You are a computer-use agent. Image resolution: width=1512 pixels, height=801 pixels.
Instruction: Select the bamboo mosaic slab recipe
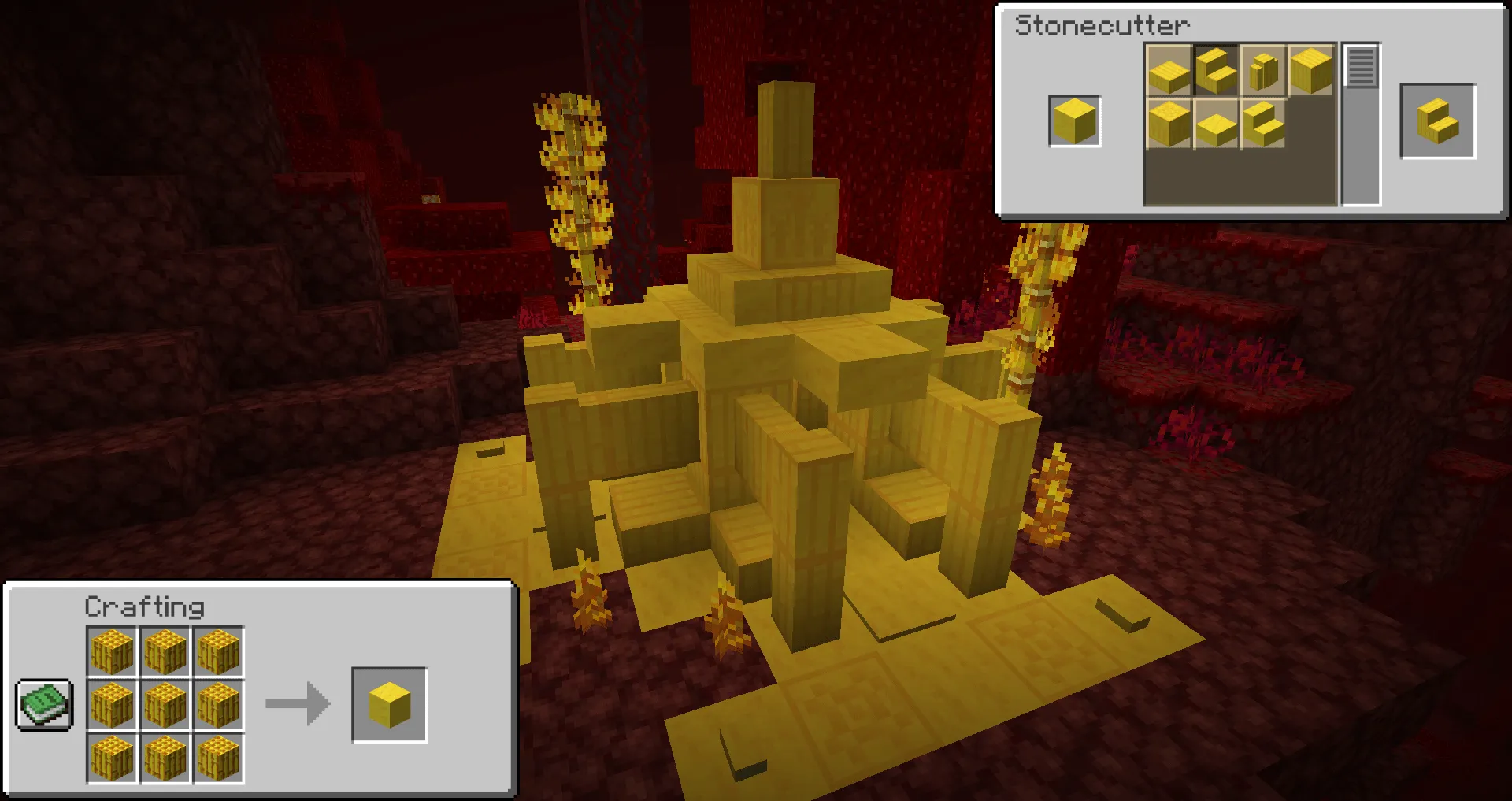click(1217, 124)
